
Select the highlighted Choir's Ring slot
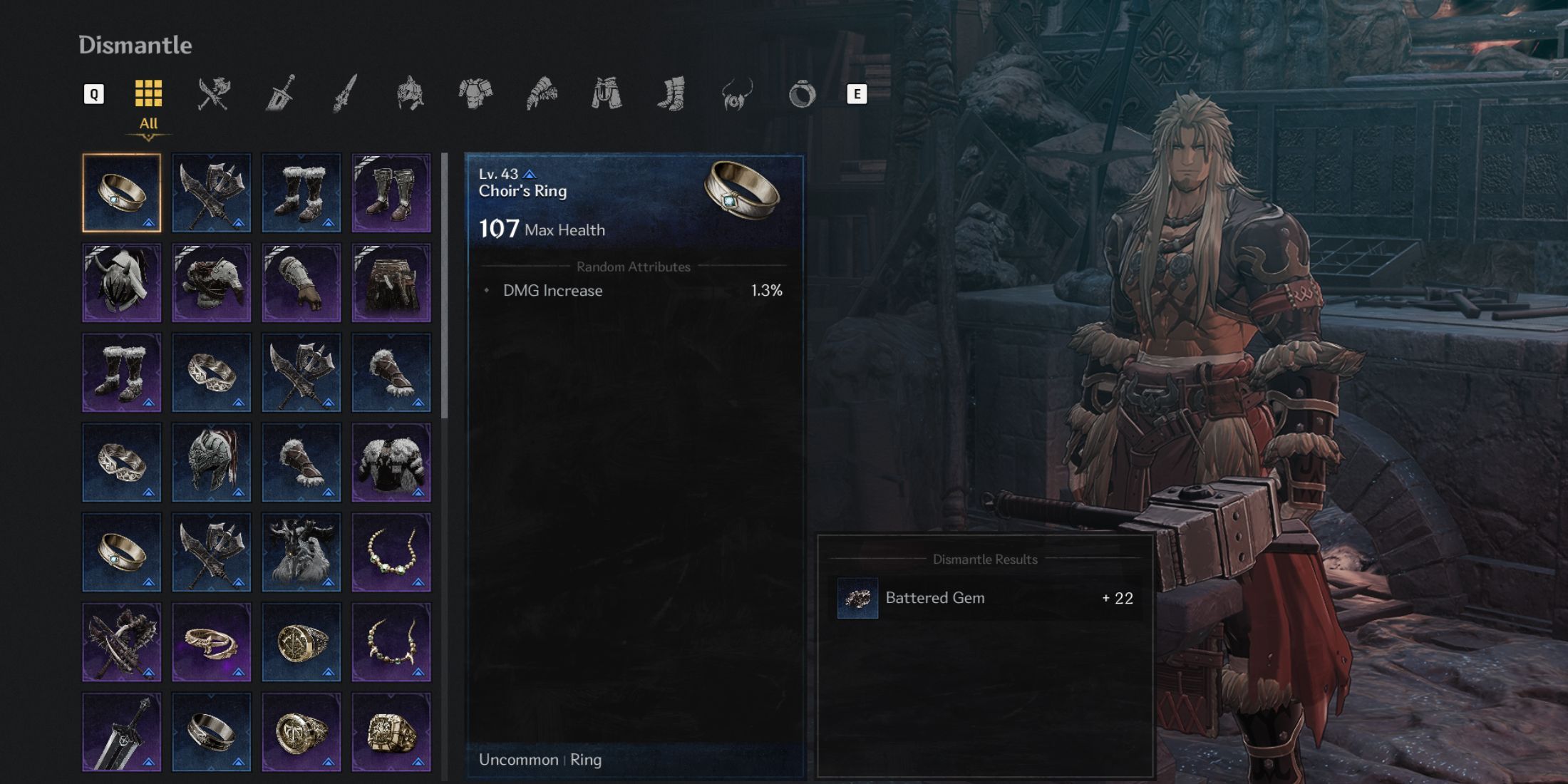tap(122, 193)
